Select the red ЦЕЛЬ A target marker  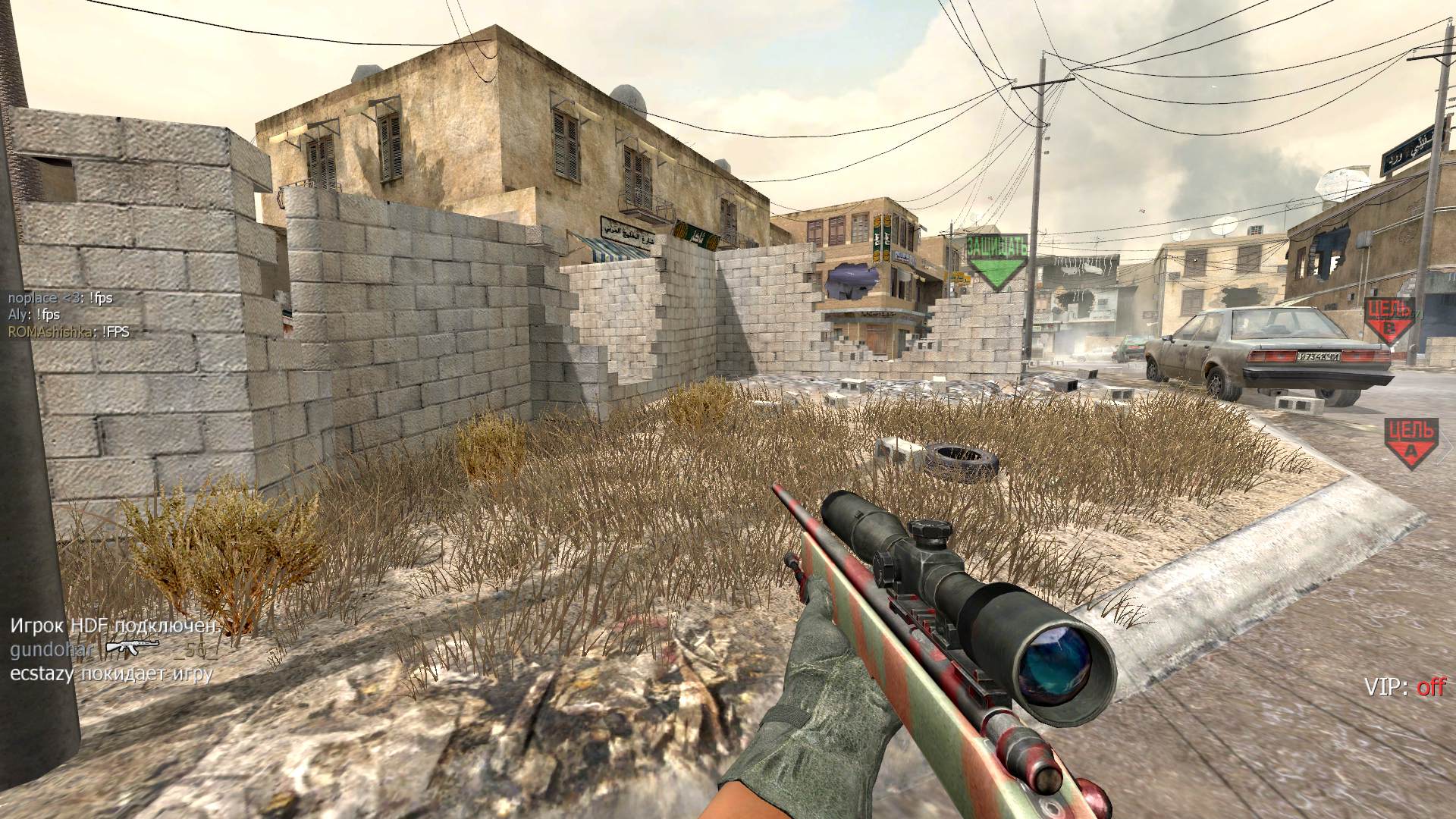pos(1410,441)
